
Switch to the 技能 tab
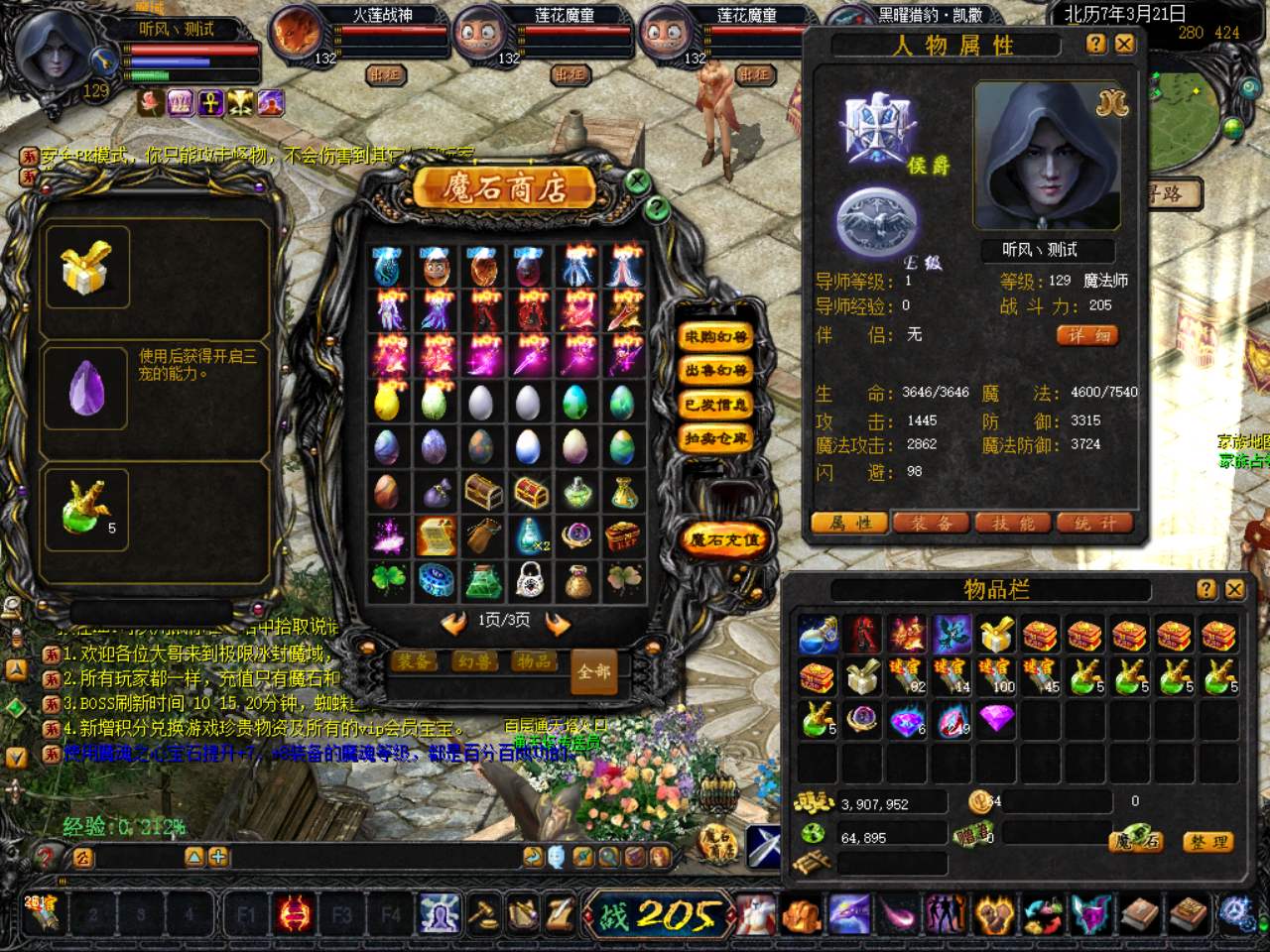1013,523
